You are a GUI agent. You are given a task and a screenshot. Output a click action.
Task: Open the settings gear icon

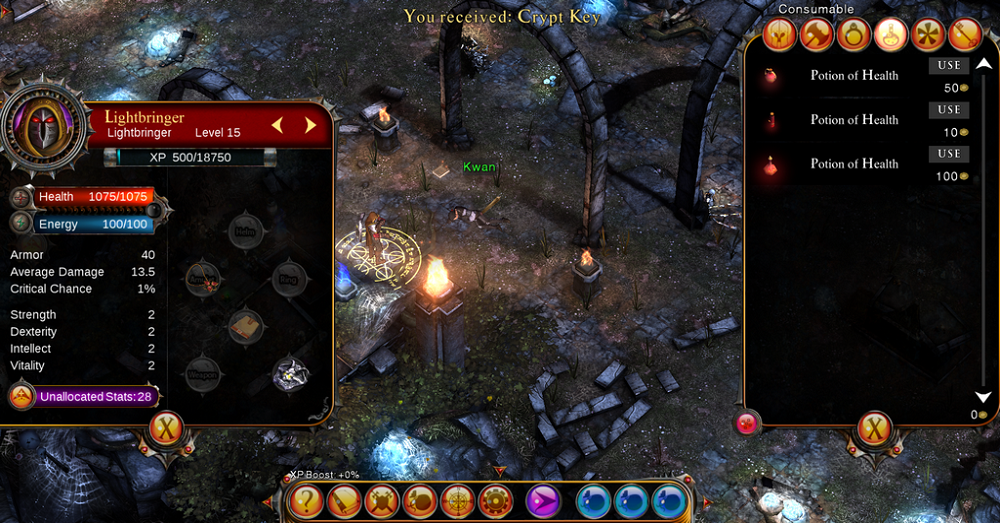(x=494, y=500)
